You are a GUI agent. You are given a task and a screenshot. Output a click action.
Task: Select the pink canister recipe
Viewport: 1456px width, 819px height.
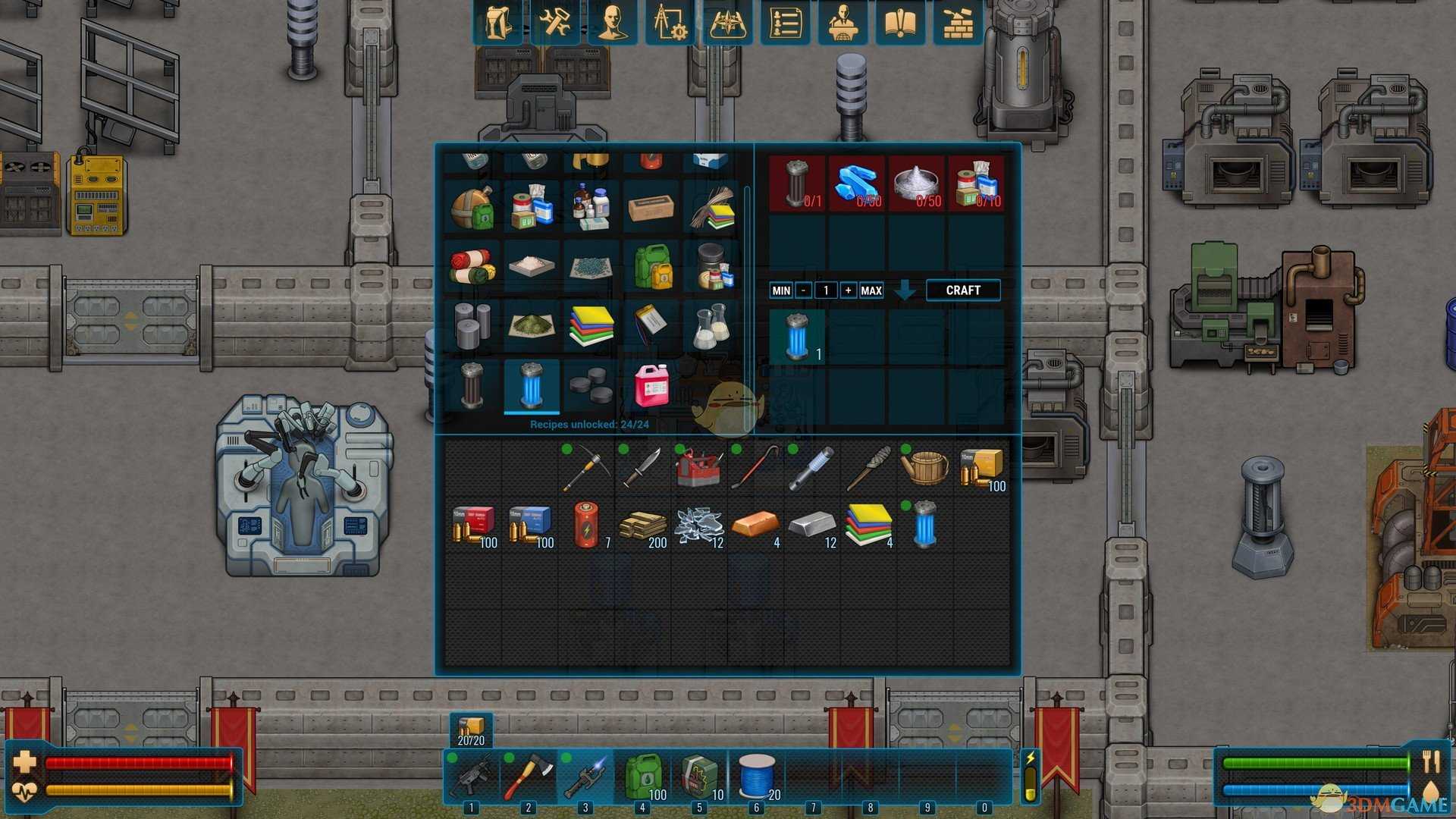(x=651, y=384)
